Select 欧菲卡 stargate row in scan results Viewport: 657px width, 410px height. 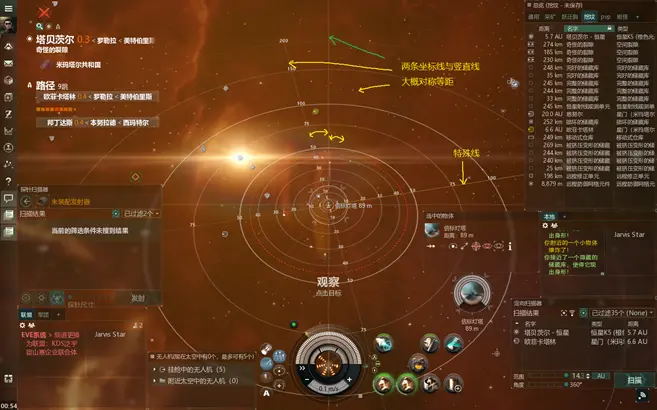(x=546, y=341)
